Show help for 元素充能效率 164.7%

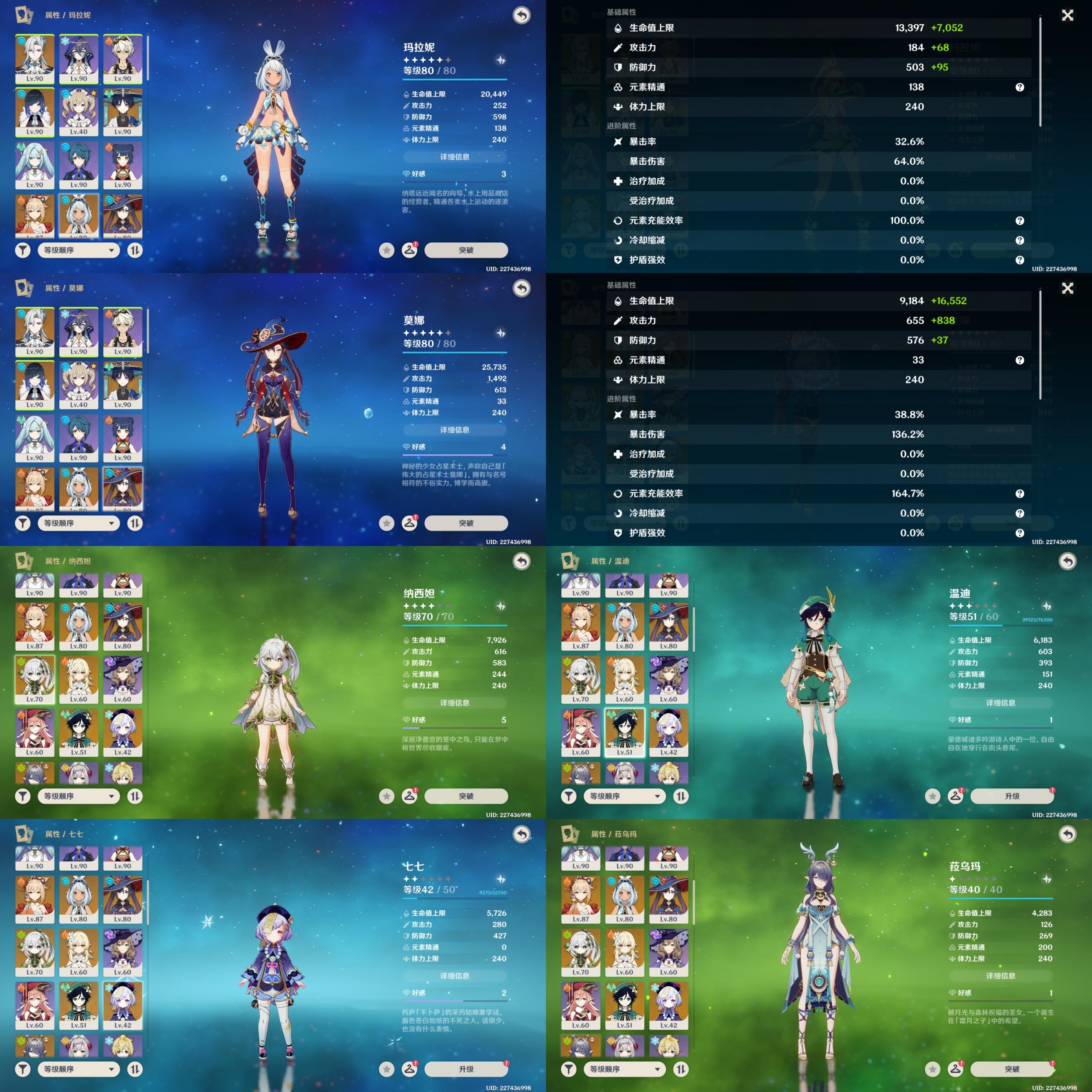1019,494
